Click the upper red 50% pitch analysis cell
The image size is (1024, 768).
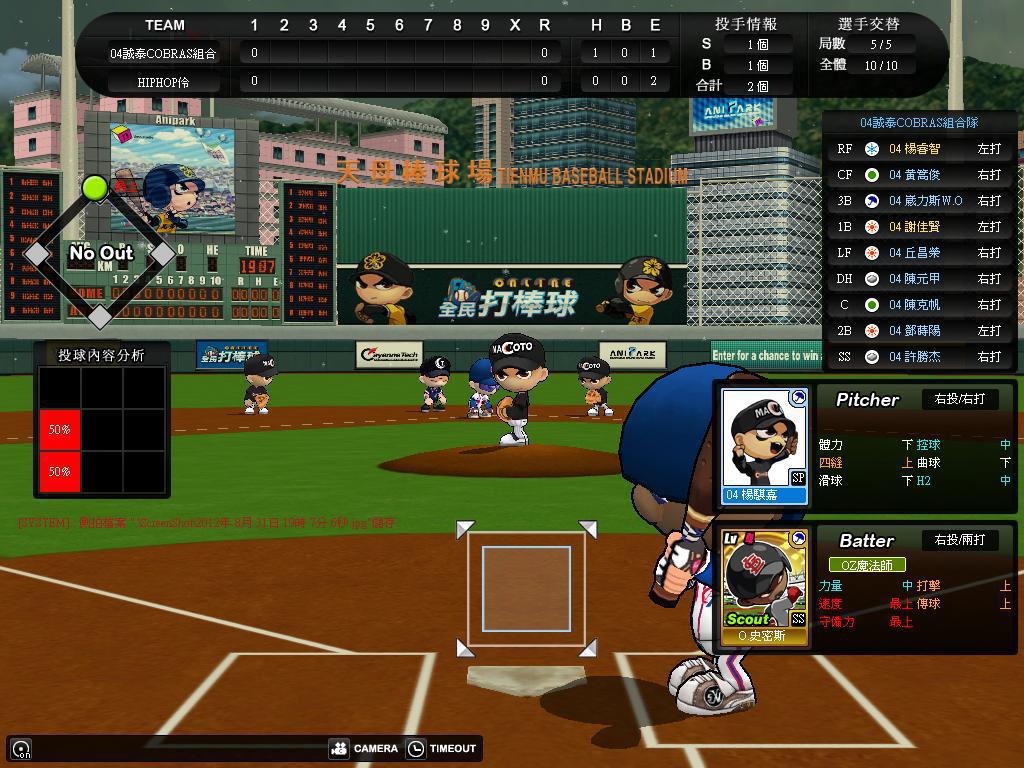[x=60, y=429]
